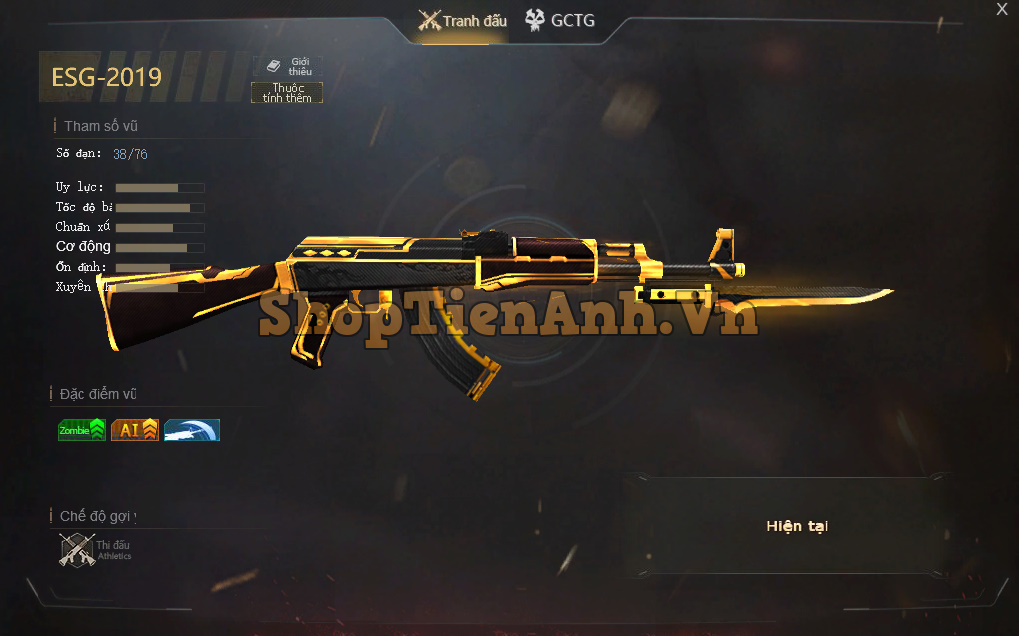This screenshot has height=636, width=1019.
Task: Open the GCTG tab
Action: click(x=560, y=20)
